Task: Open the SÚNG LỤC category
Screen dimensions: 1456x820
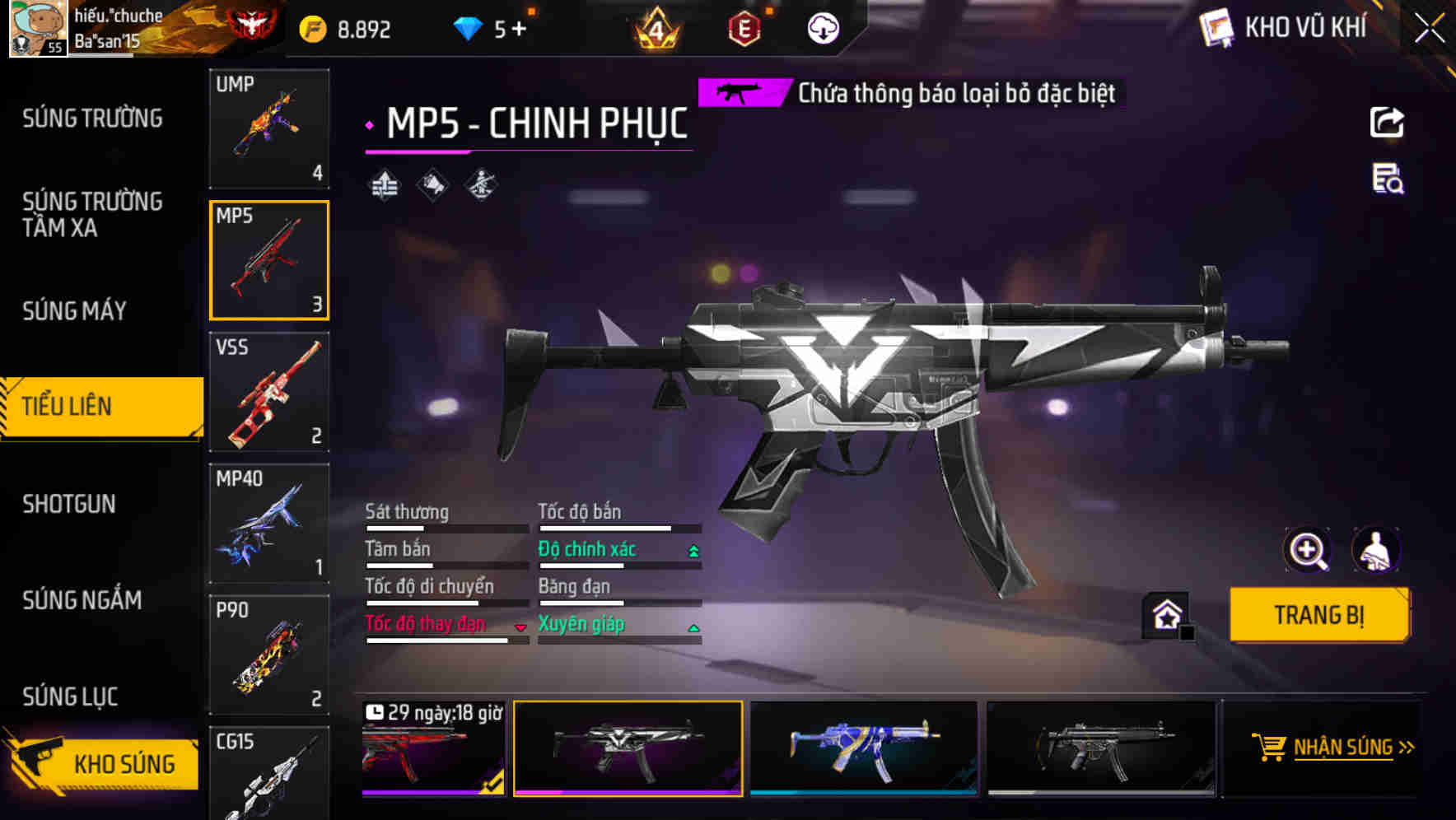Action: (x=70, y=697)
